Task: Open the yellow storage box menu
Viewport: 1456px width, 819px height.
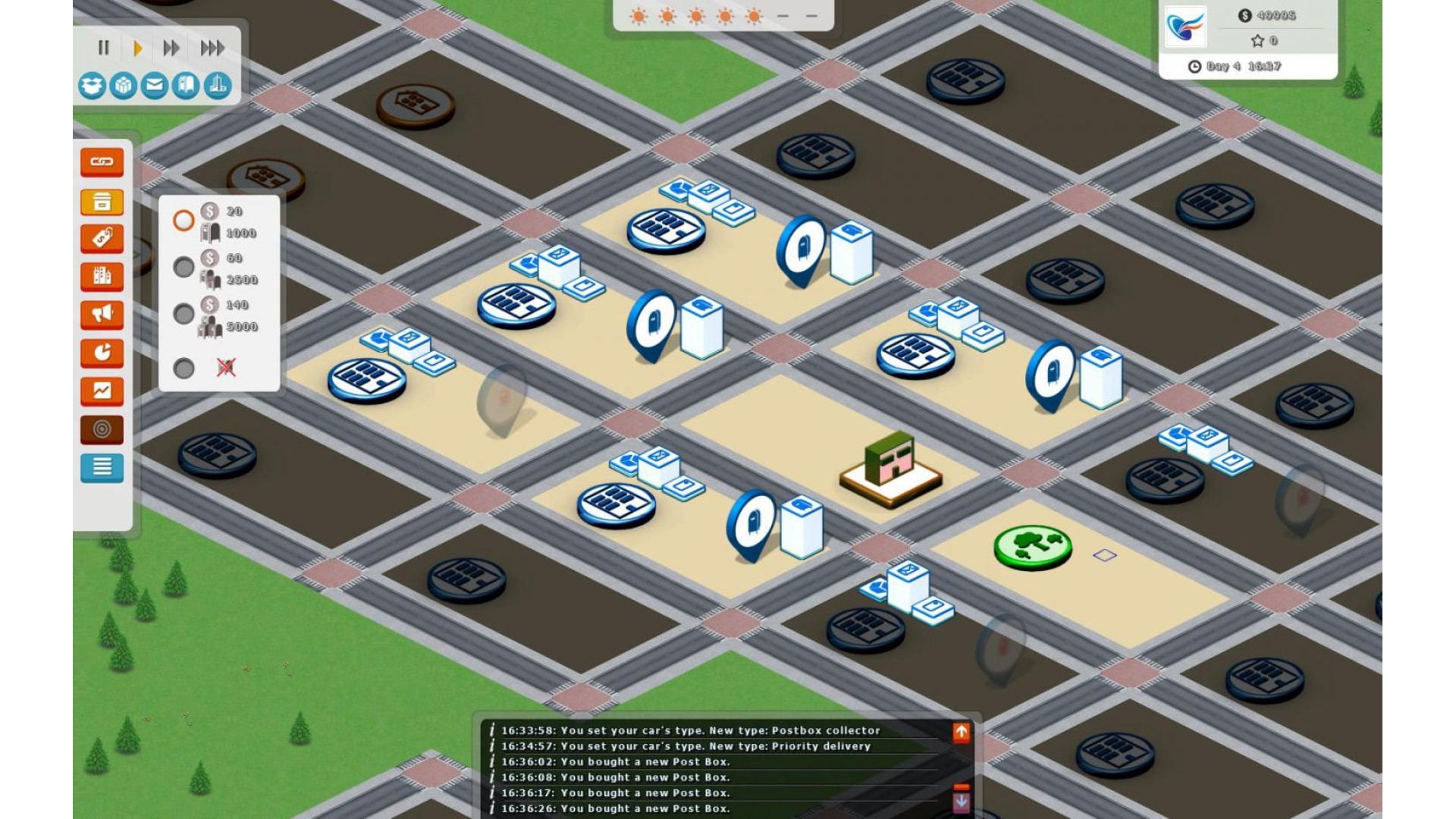Action: tap(102, 202)
